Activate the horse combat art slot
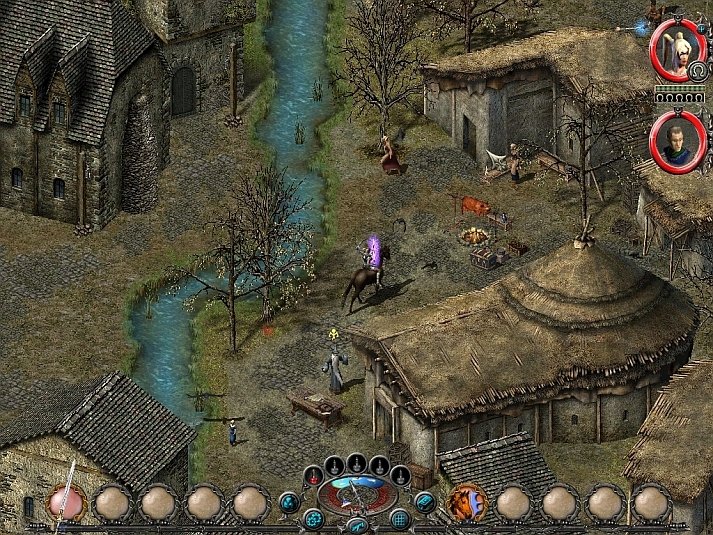This screenshot has height=535, width=713. (x=465, y=501)
